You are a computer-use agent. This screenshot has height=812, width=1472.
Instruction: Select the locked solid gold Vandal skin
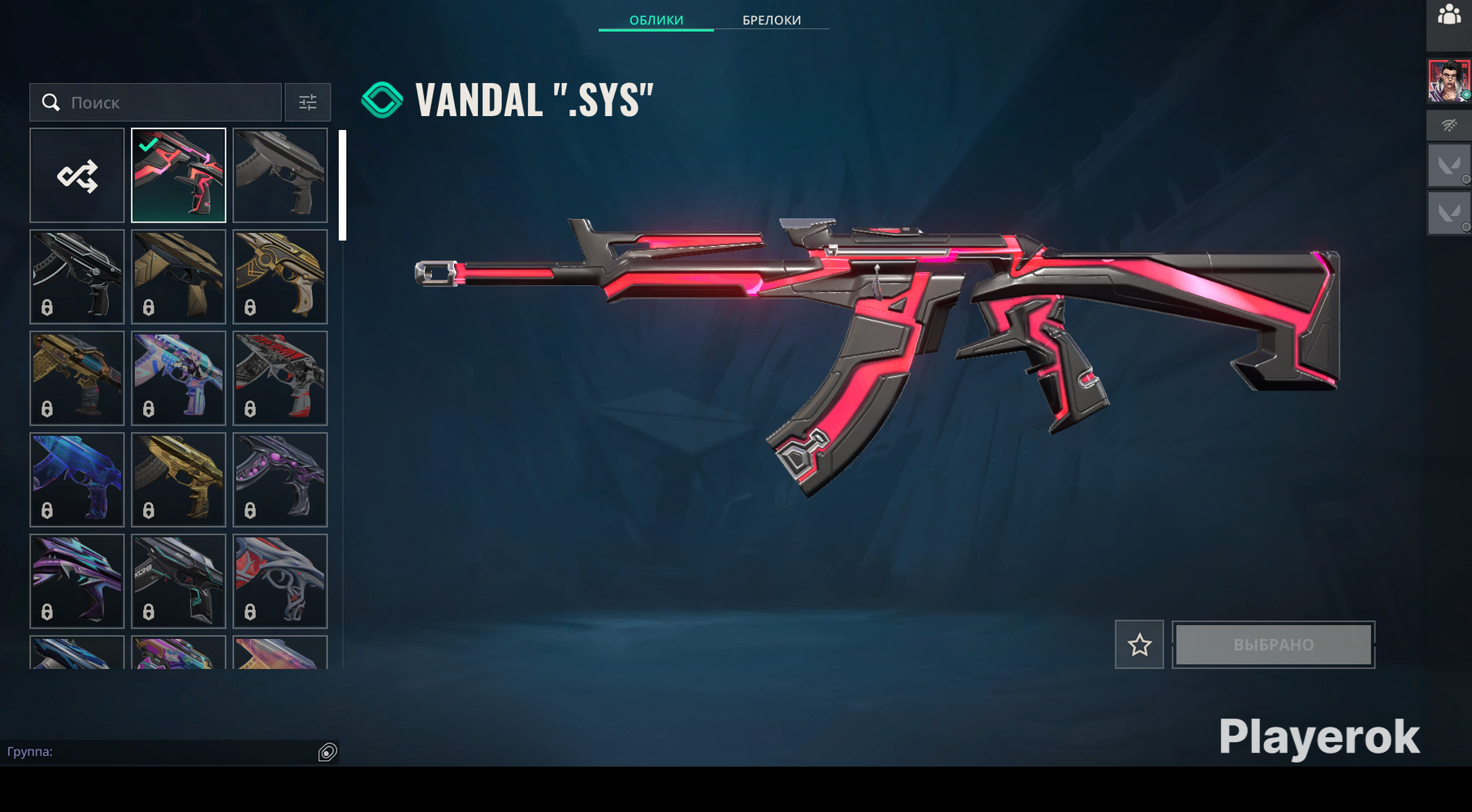[179, 480]
